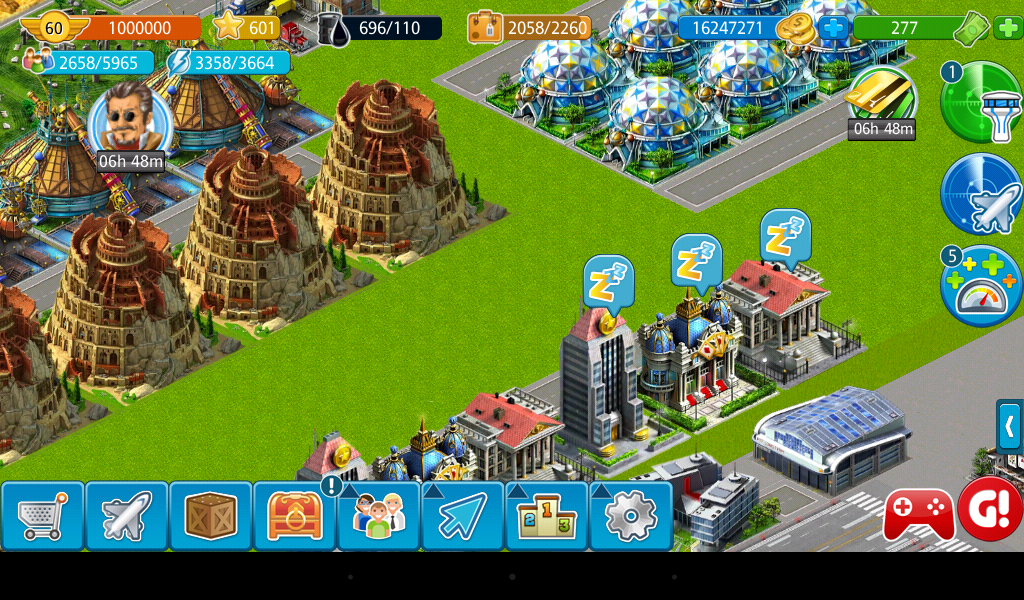Show the podium rankings leaderboard

(x=546, y=516)
